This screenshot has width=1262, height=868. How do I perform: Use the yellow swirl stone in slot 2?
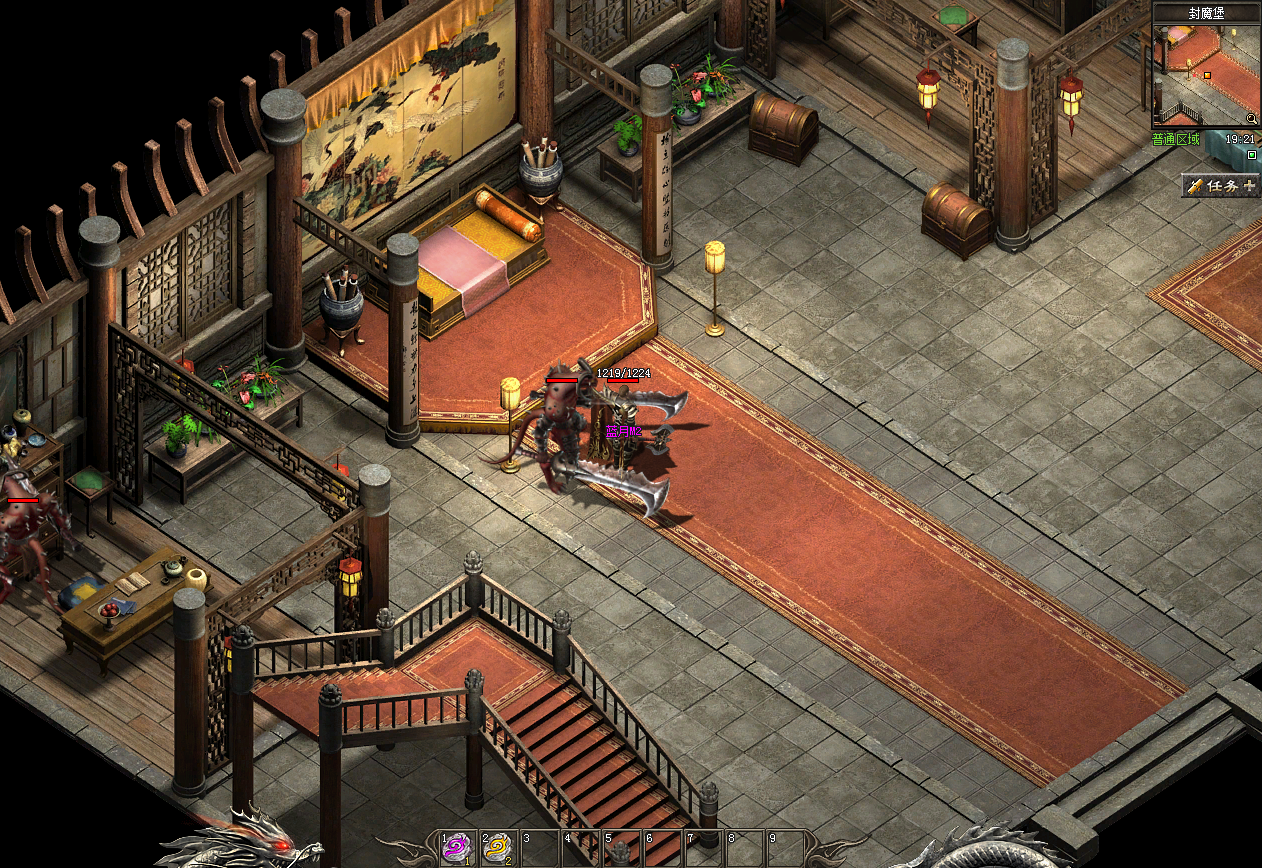pos(496,848)
